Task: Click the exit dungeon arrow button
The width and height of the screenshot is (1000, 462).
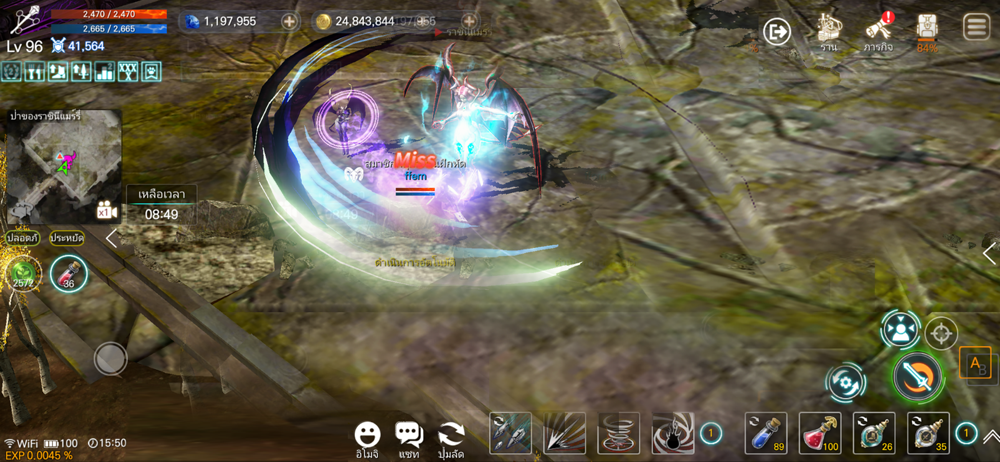Action: point(777,32)
